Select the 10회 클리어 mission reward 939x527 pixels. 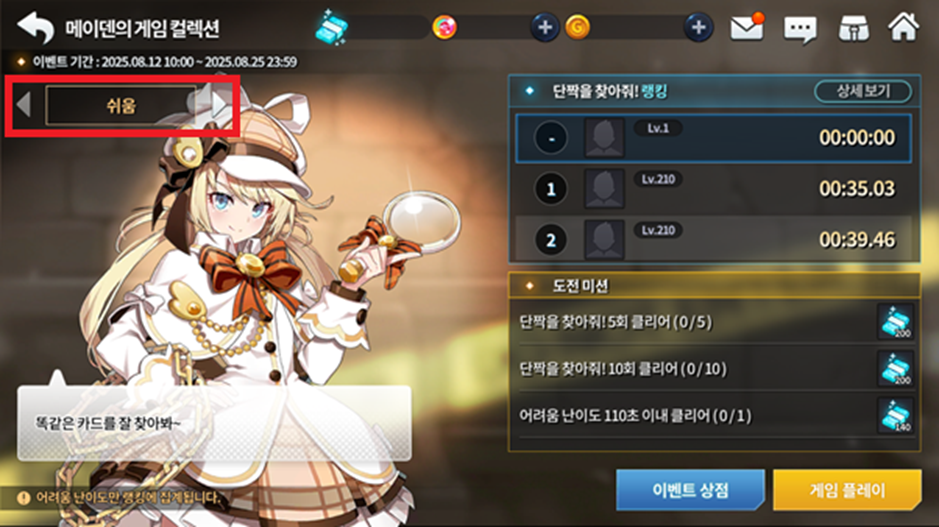(895, 369)
